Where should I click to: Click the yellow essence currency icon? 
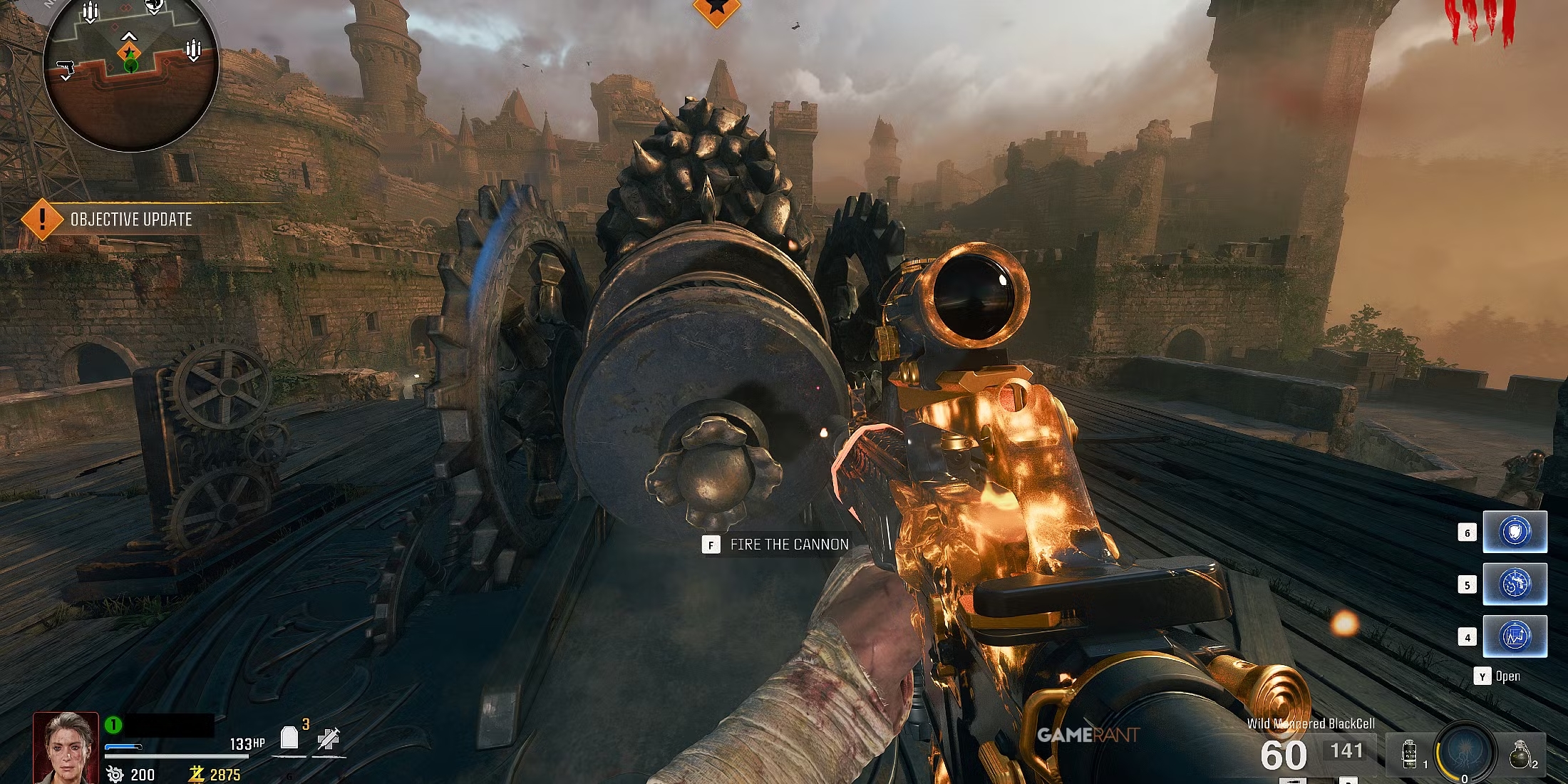click(197, 774)
